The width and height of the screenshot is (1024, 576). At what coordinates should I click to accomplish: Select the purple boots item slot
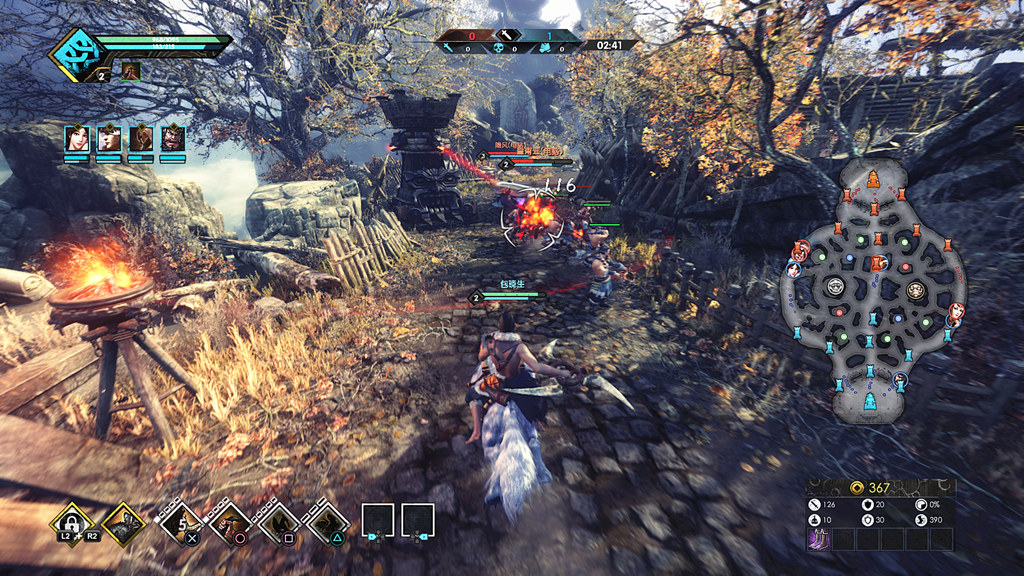pyautogui.click(x=819, y=539)
